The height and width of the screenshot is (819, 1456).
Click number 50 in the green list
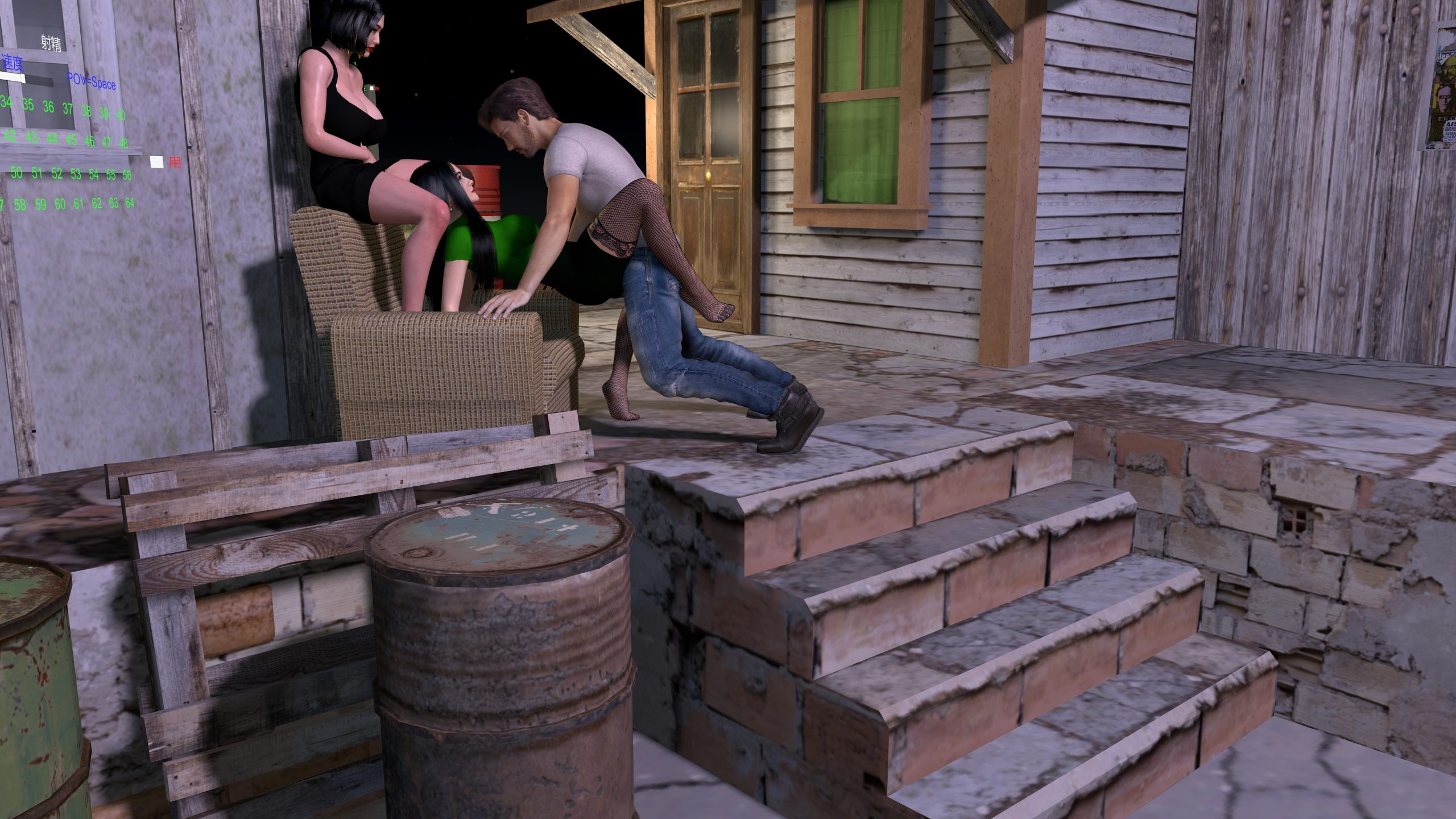16,172
